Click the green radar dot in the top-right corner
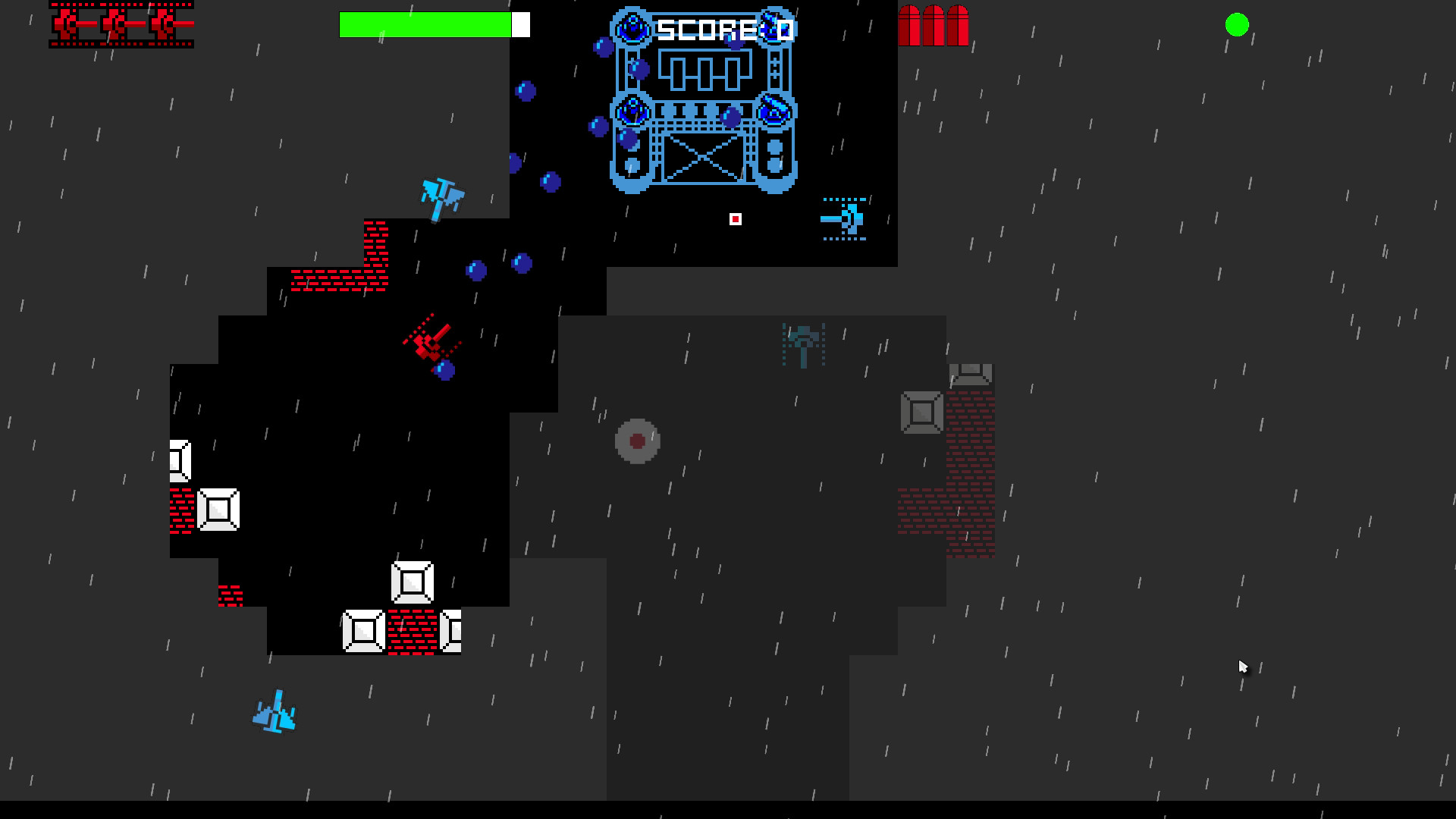The width and height of the screenshot is (1456, 819). 1238,25
